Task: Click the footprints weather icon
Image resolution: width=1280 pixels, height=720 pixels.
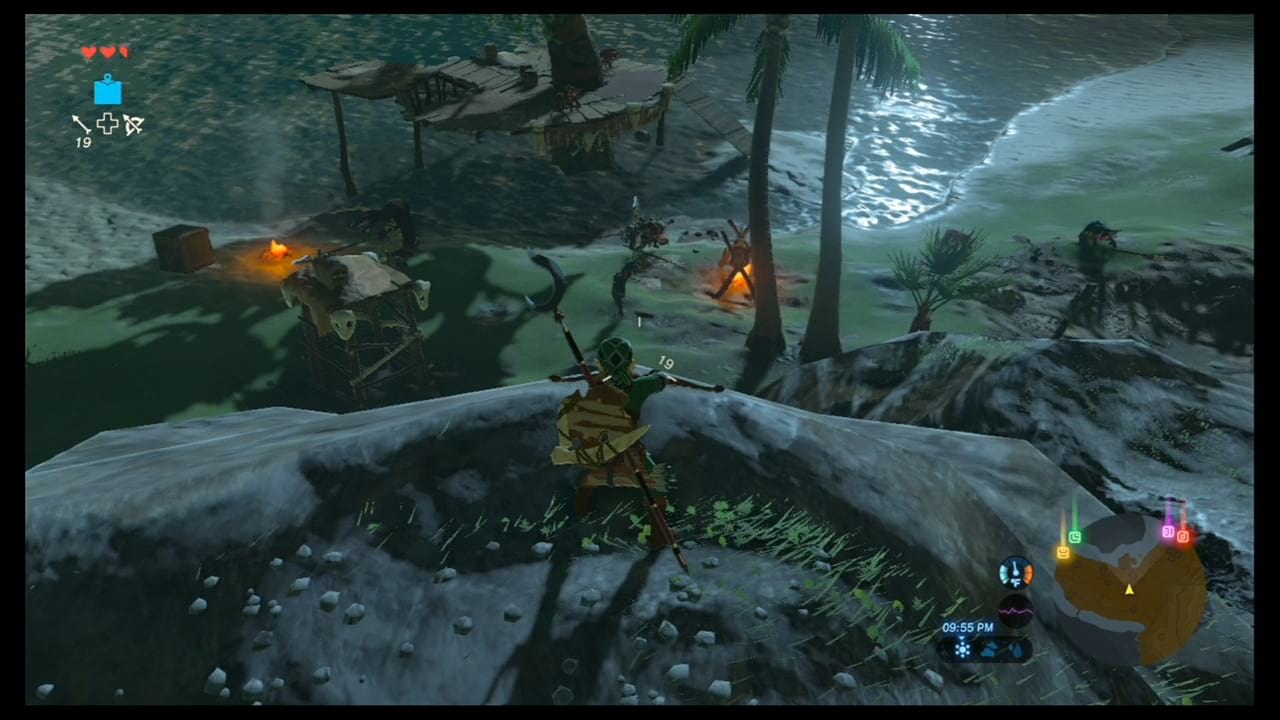Action: pyautogui.click(x=1014, y=649)
